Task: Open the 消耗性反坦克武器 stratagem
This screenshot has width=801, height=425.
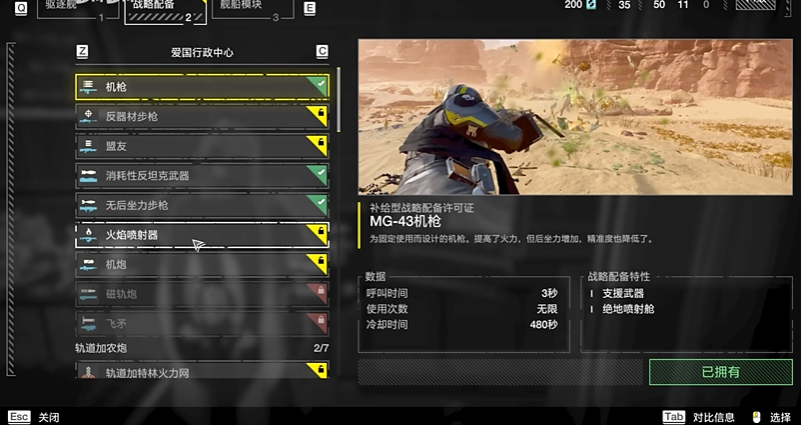Action: (200, 175)
